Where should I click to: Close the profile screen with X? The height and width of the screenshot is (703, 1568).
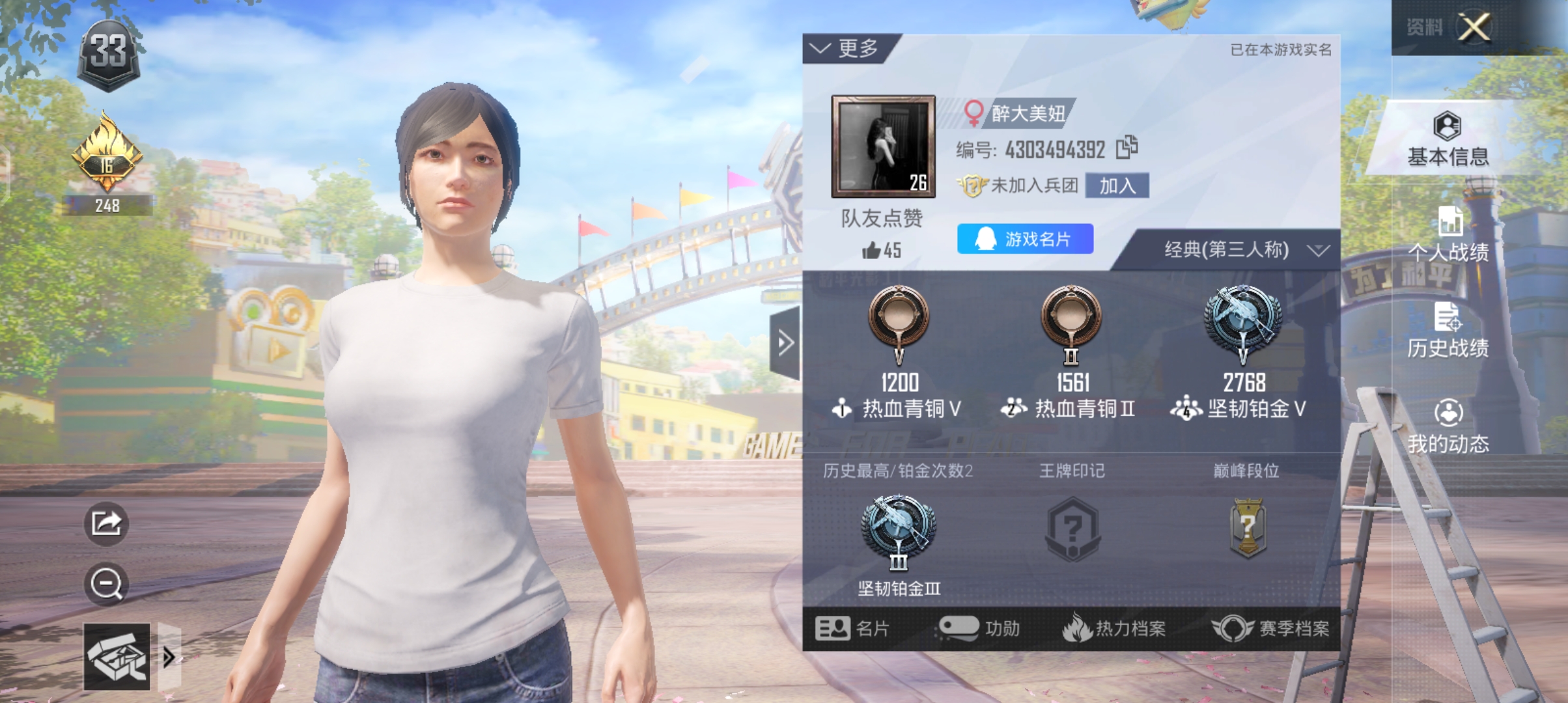pyautogui.click(x=1474, y=27)
